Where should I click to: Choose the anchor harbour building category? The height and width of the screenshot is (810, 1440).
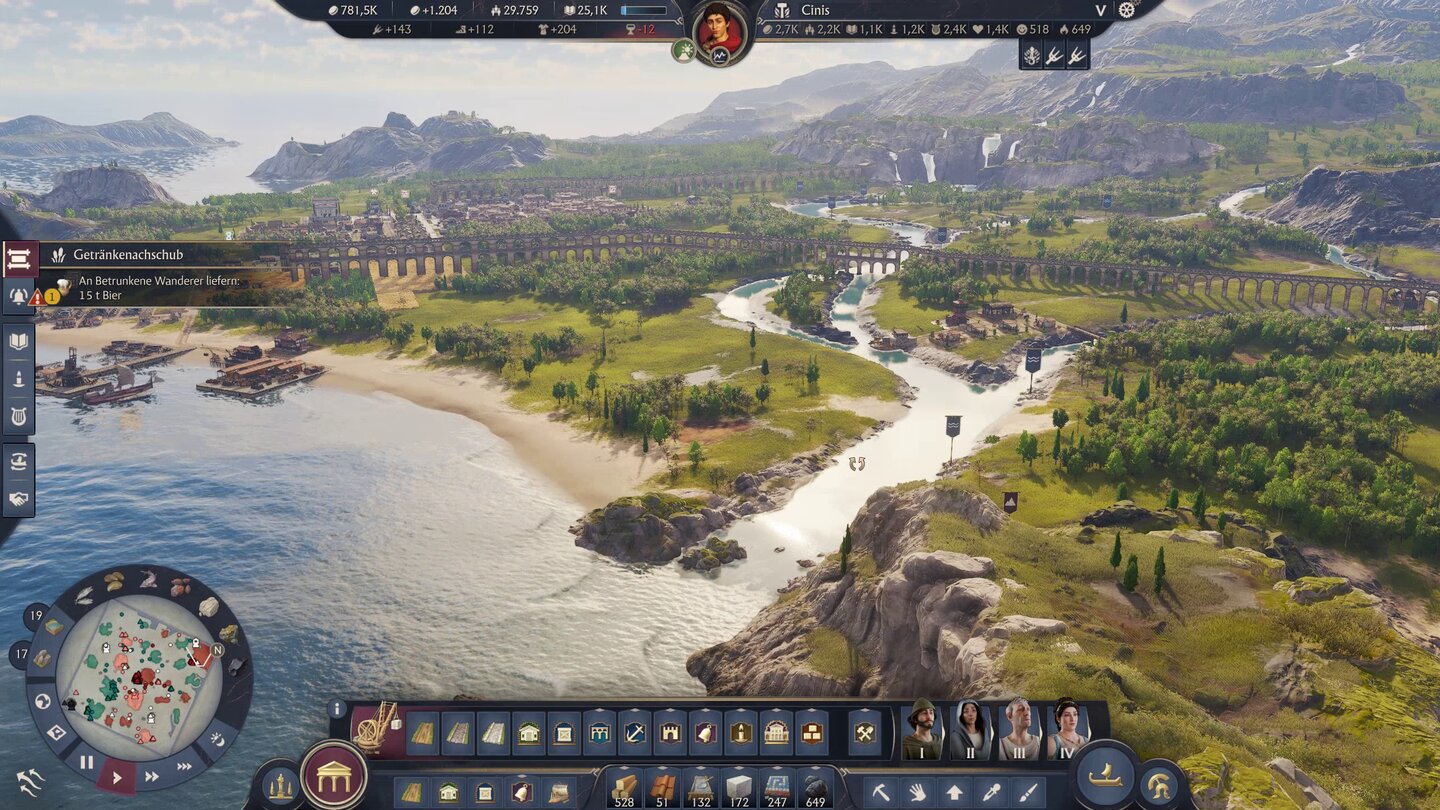634,733
